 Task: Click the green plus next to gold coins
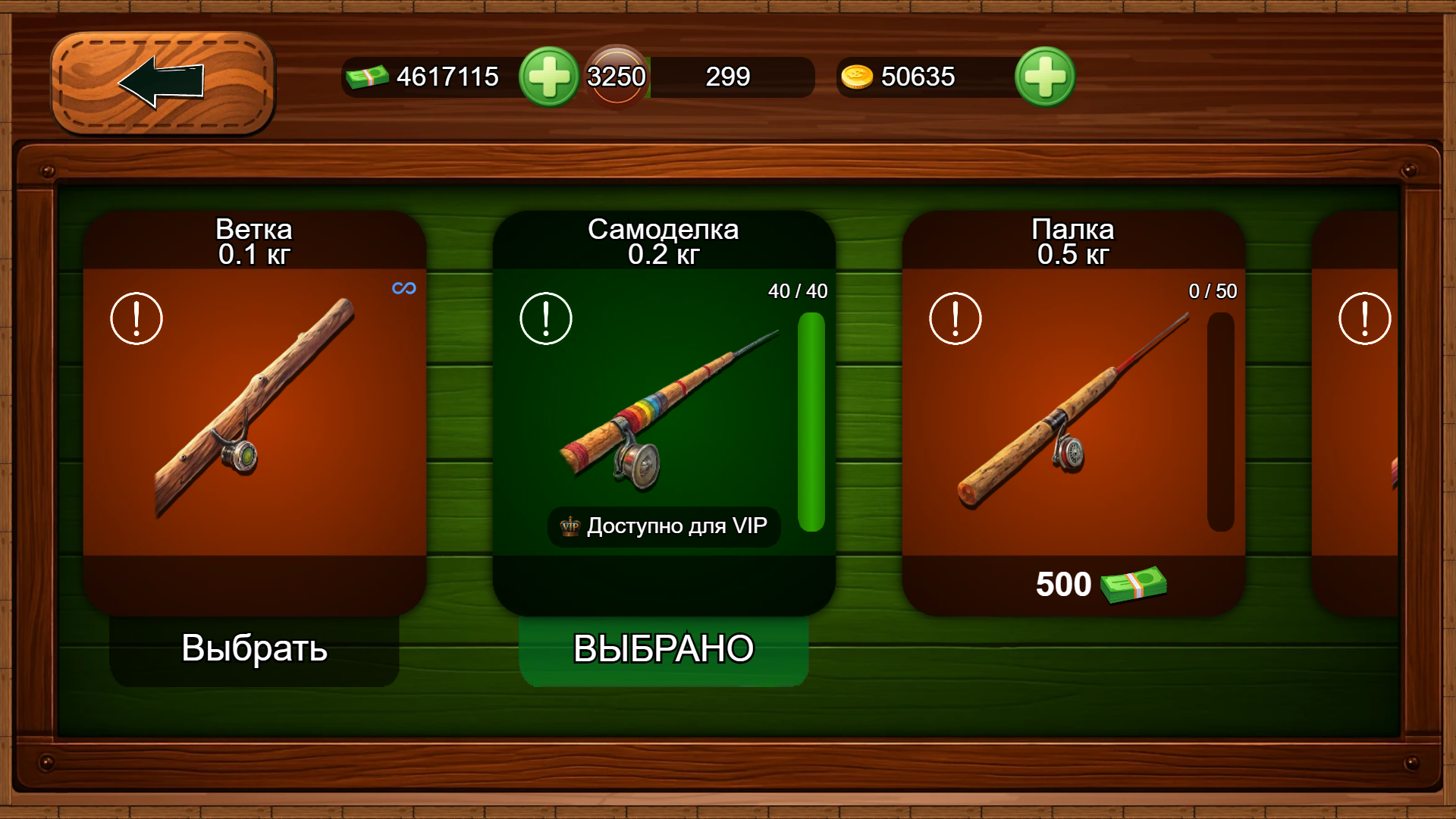(x=1045, y=76)
